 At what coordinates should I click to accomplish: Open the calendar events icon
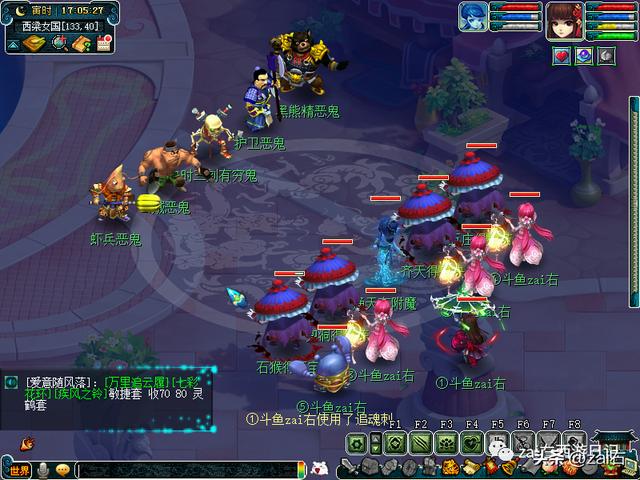pos(104,42)
